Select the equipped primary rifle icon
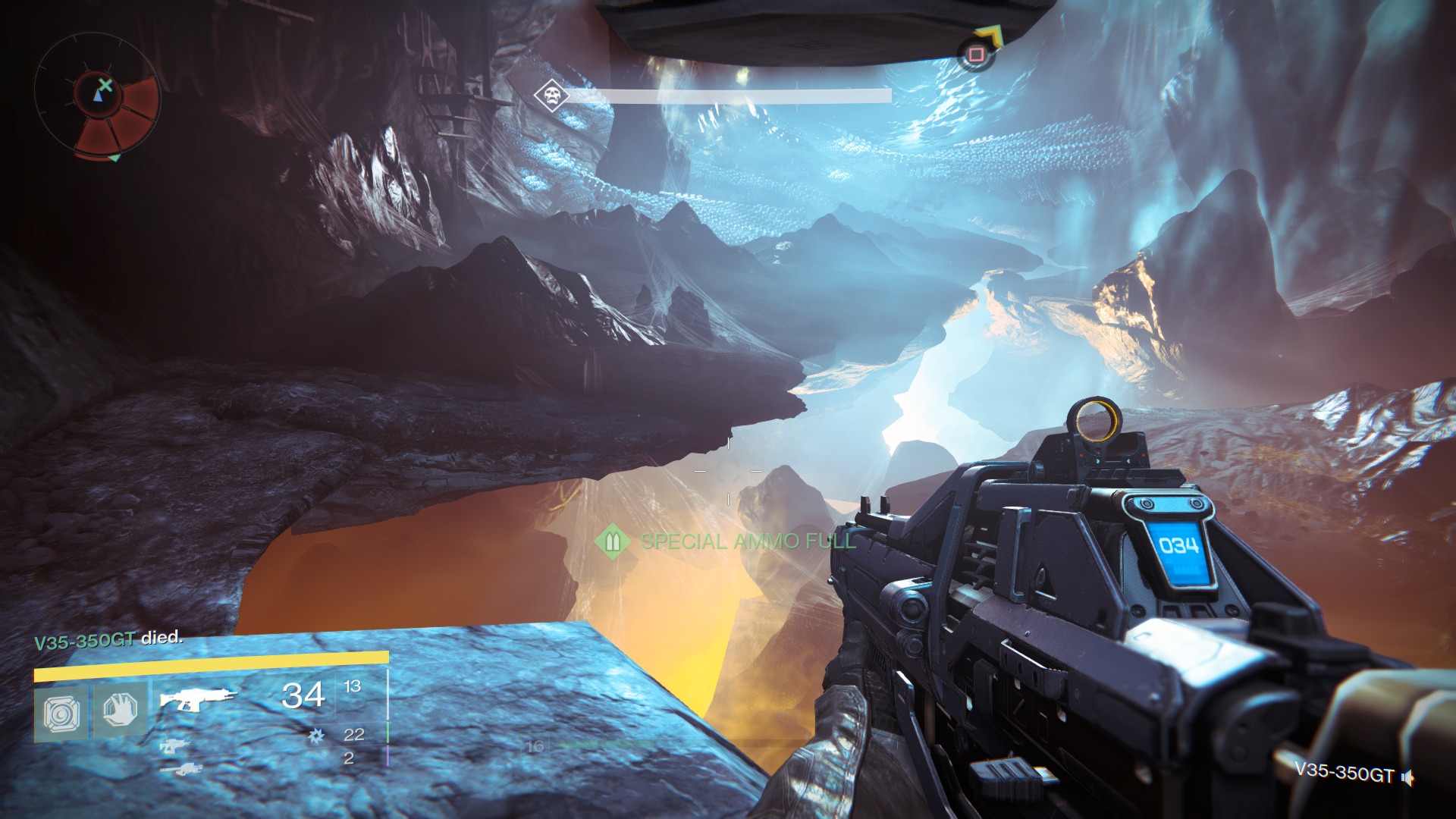This screenshot has height=819, width=1456. tap(197, 698)
